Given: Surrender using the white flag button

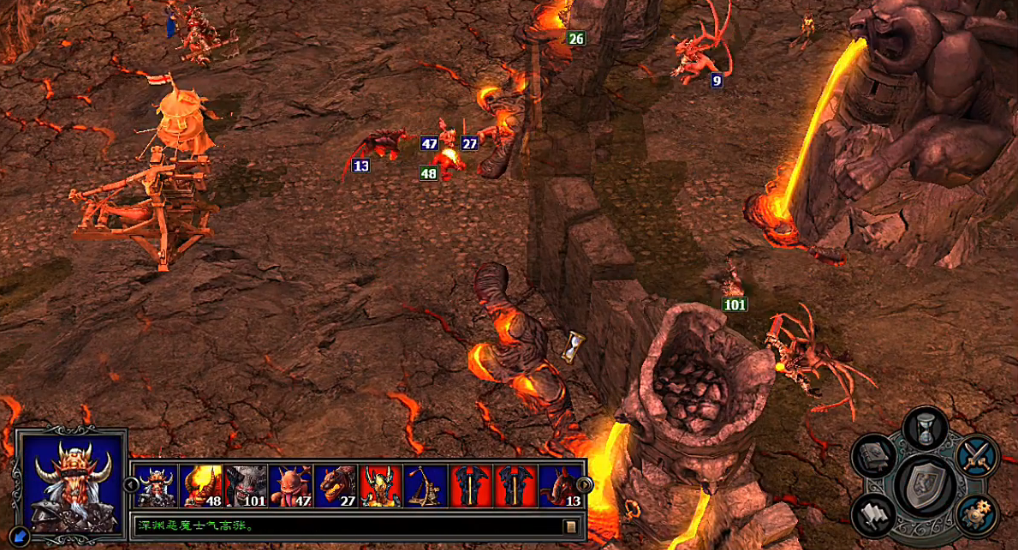Looking at the screenshot, I should pyautogui.click(x=872, y=512).
